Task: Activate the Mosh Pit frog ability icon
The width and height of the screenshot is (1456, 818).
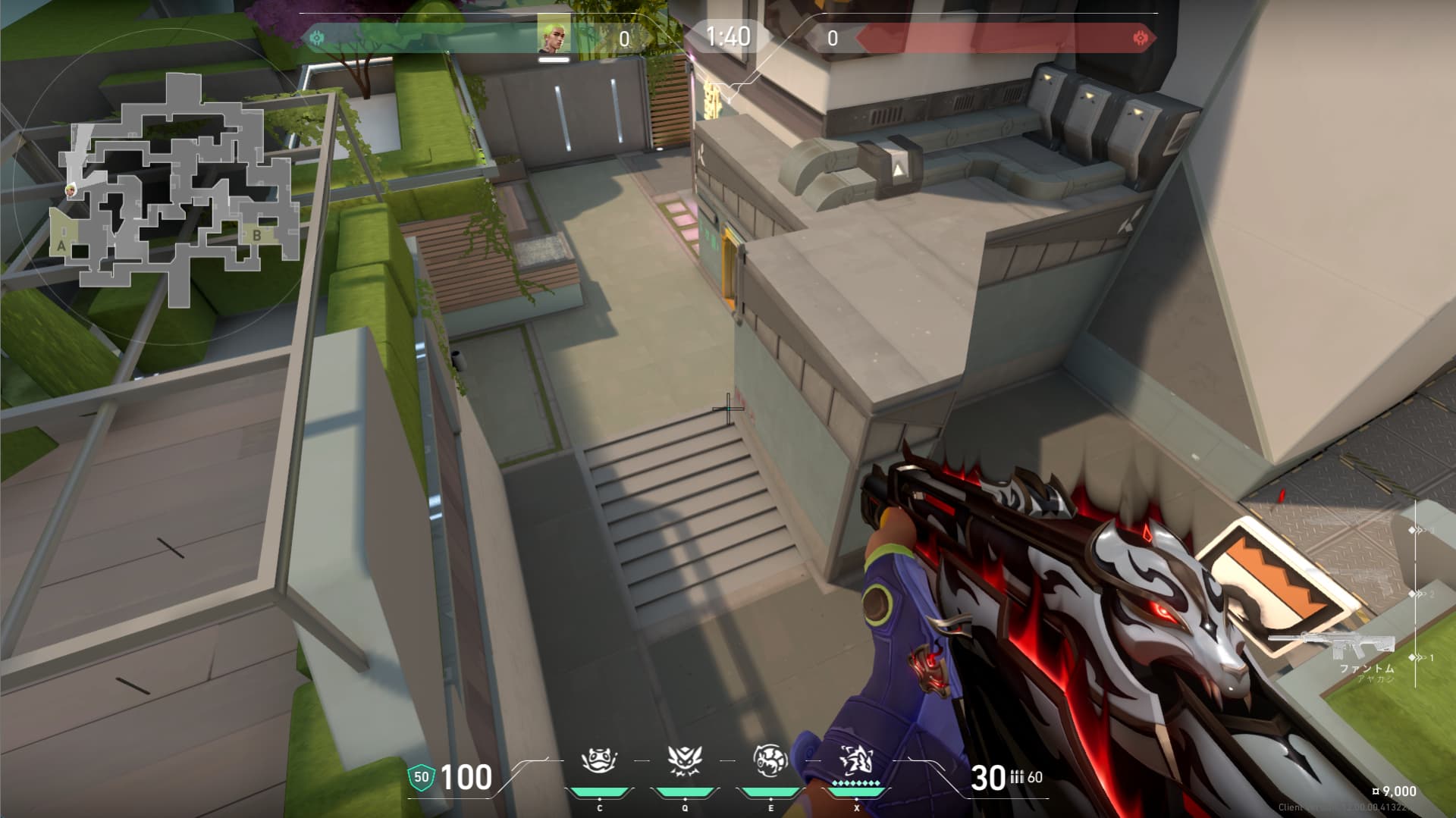Action: tap(598, 760)
